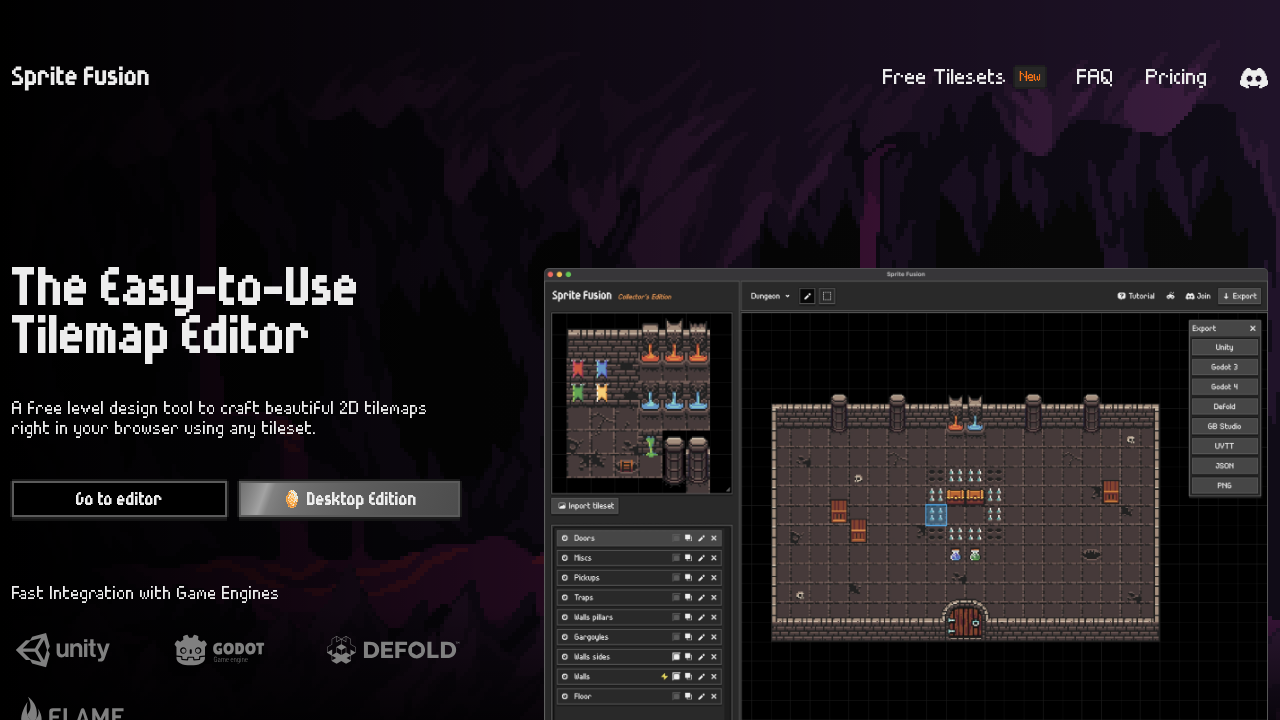Click the lightning icon on the Walls layer

pos(664,676)
